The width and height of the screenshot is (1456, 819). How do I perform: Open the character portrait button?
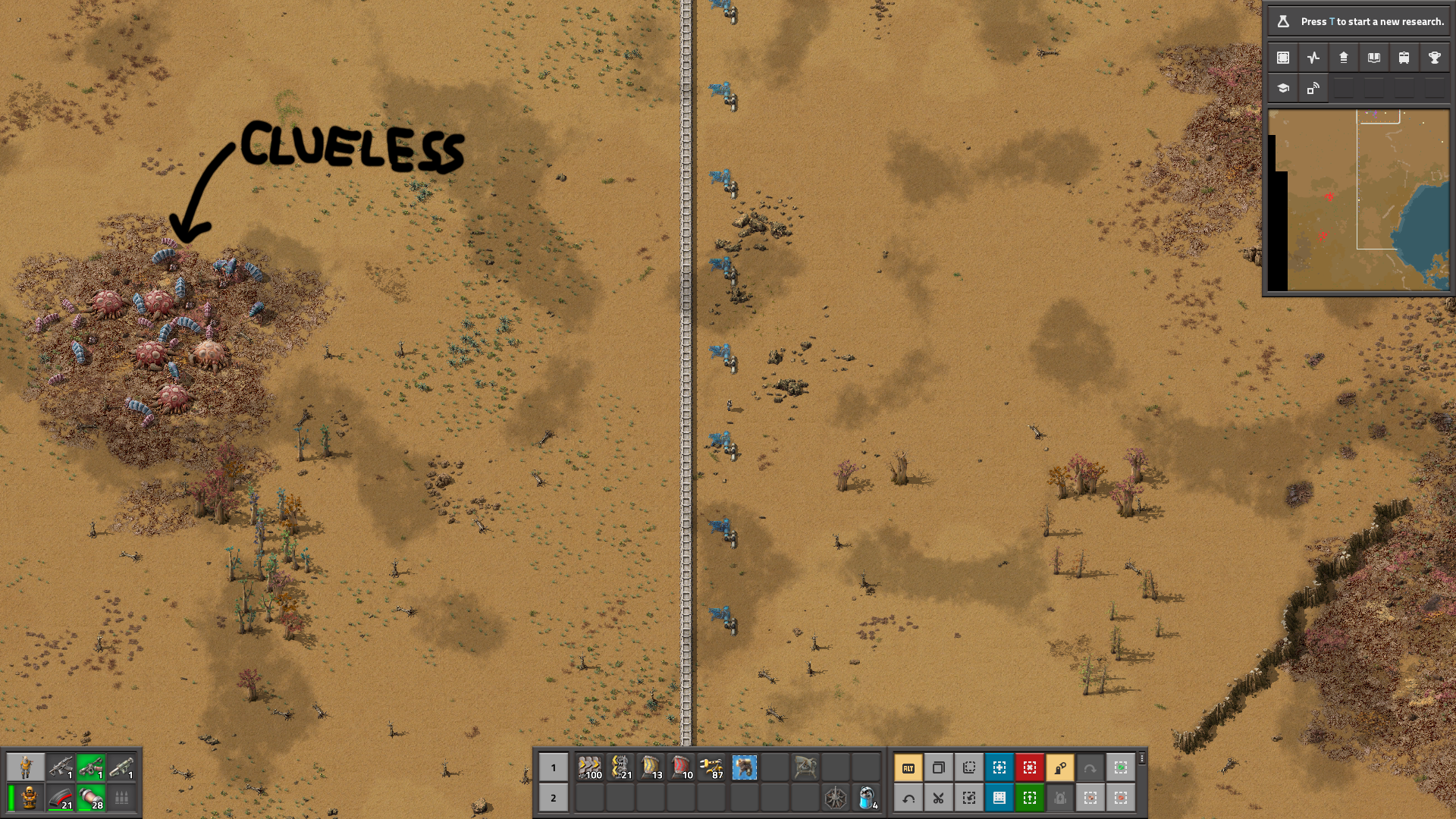26,767
